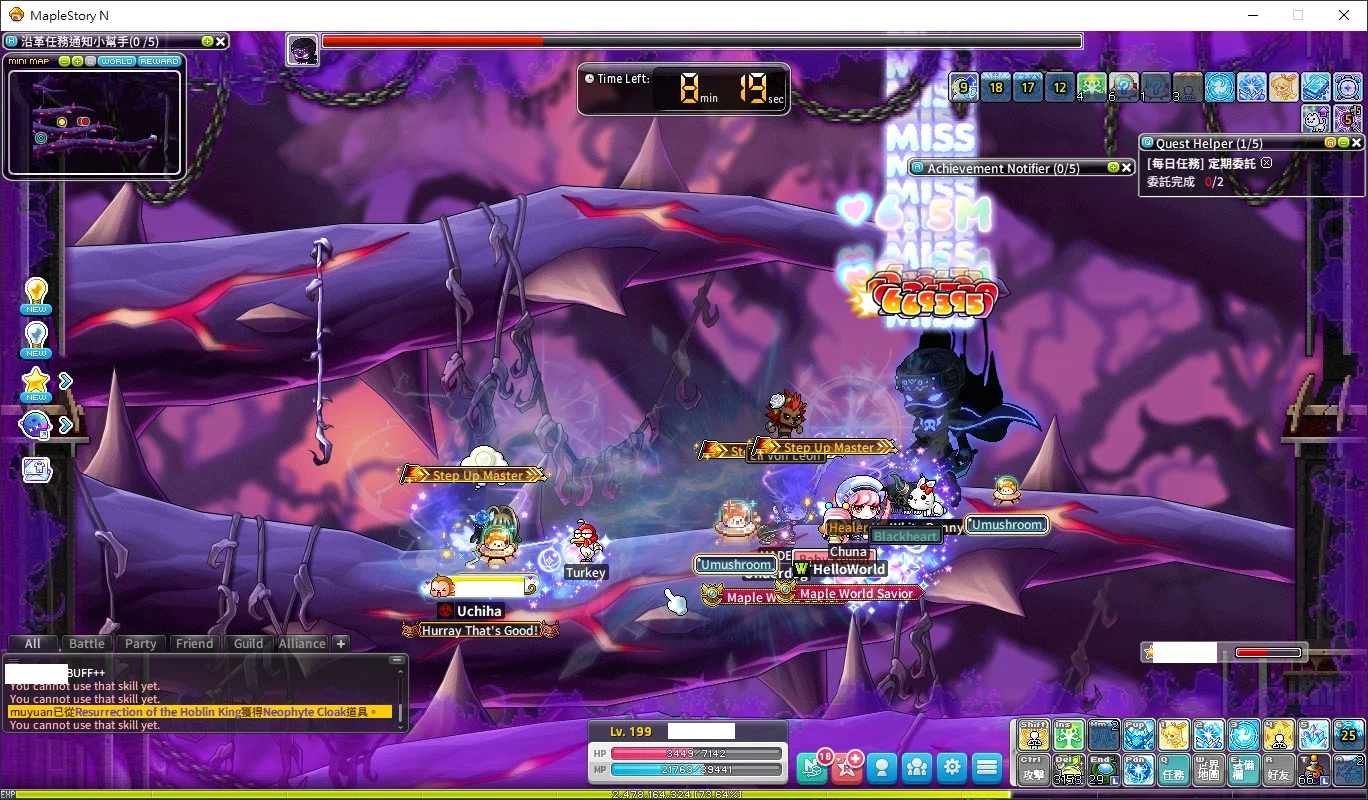Select the Guild chat tab
Image resolution: width=1368 pixels, height=800 pixels.
pos(248,644)
